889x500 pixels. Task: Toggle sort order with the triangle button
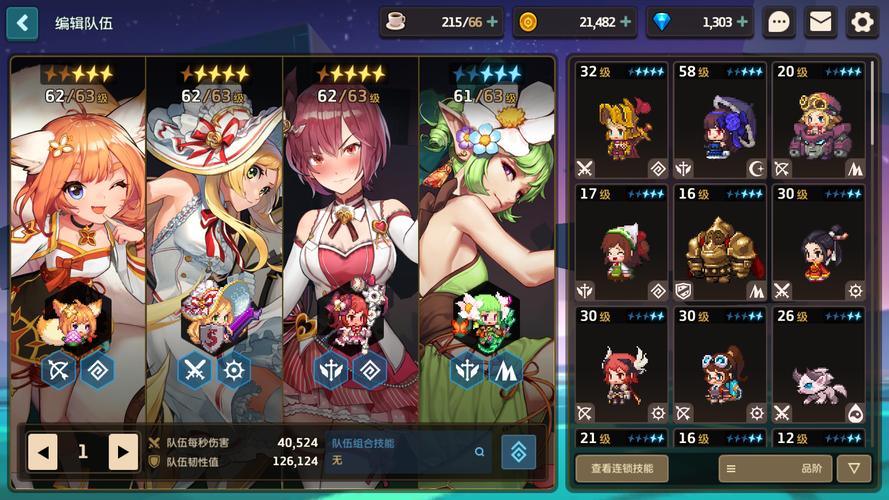(x=853, y=468)
